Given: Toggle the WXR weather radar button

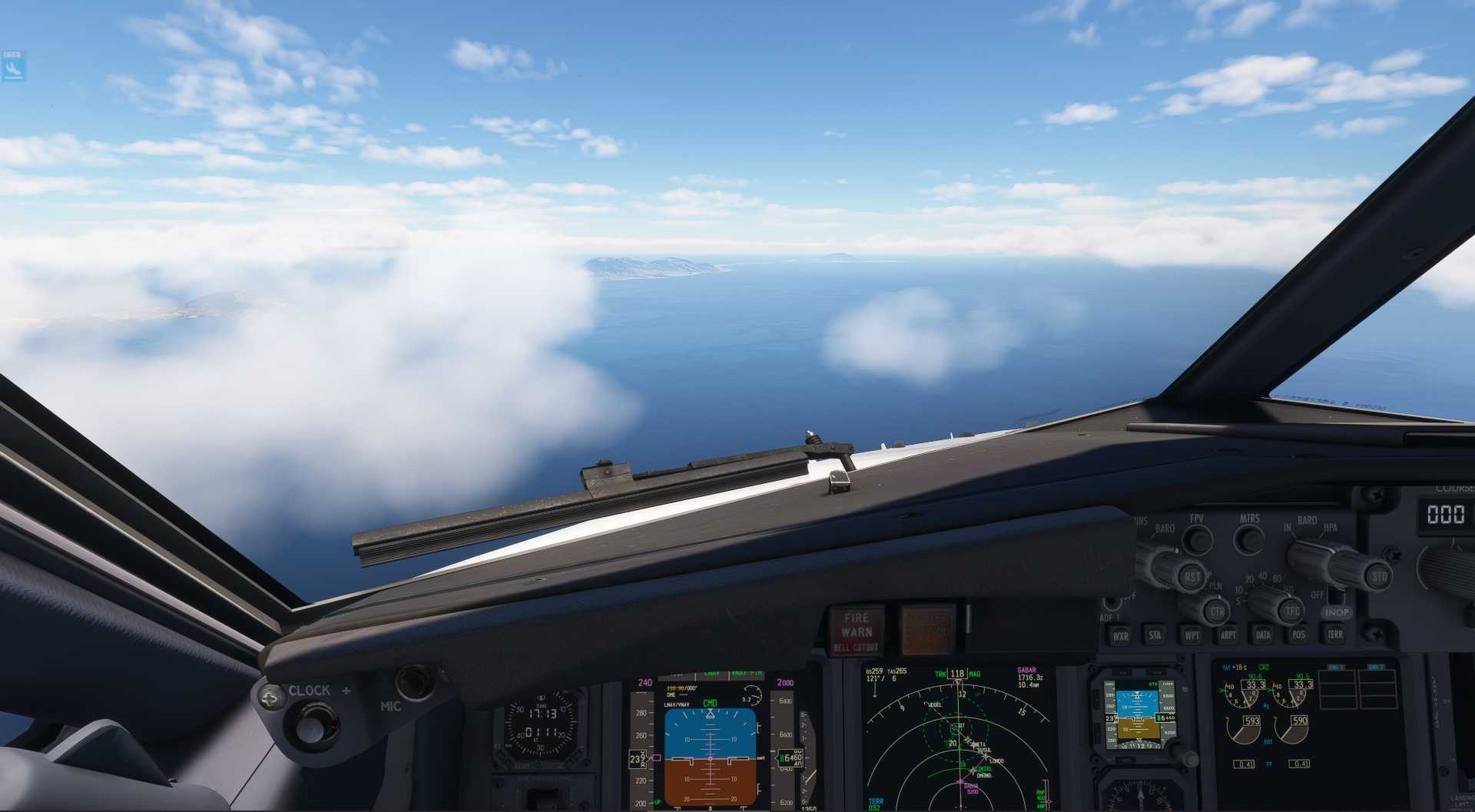Looking at the screenshot, I should tap(1120, 636).
